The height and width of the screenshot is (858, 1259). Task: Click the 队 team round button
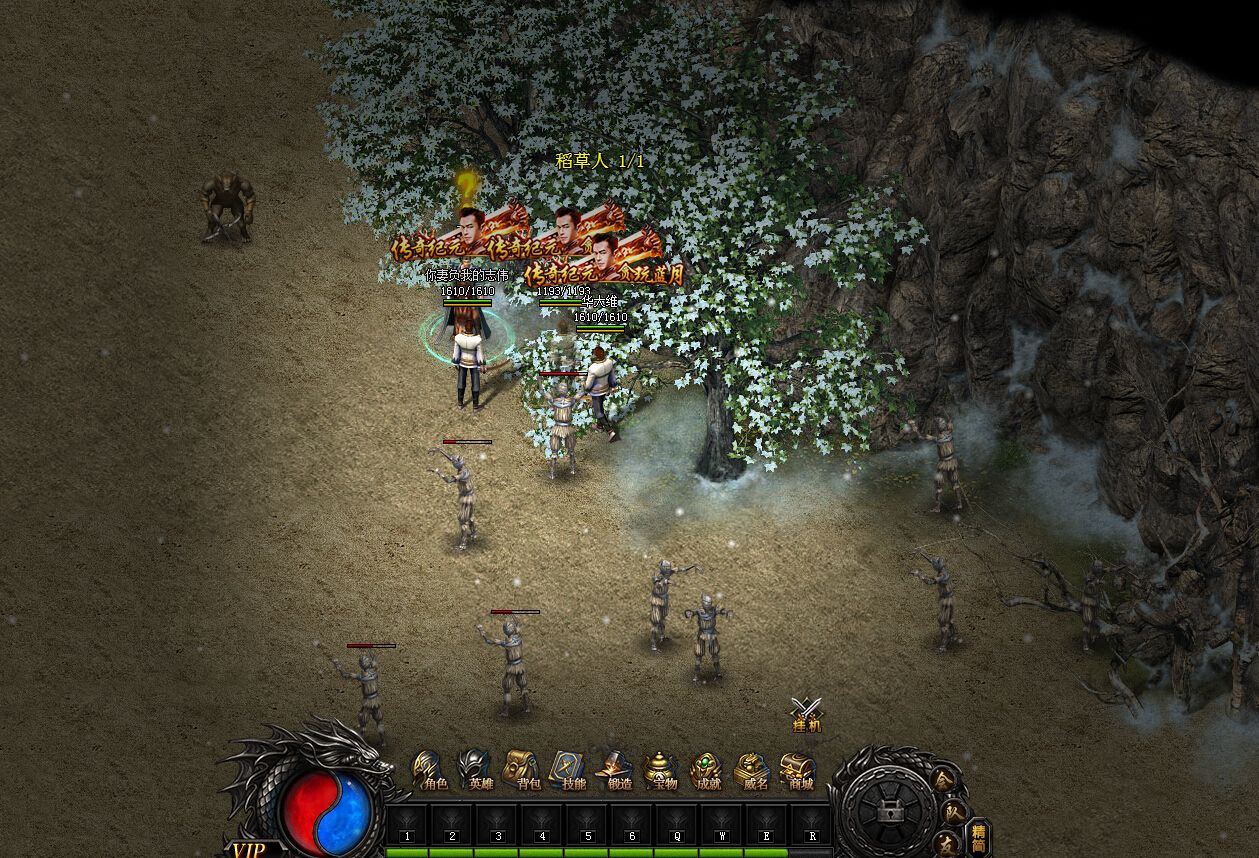point(955,811)
